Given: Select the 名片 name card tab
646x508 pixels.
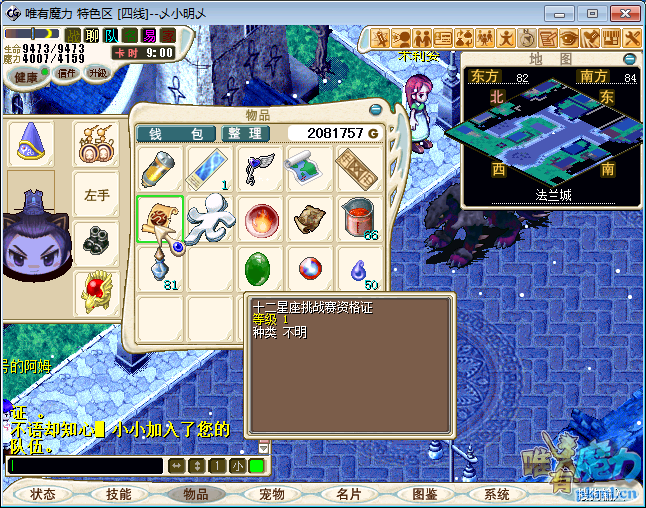Looking at the screenshot, I should click(348, 494).
